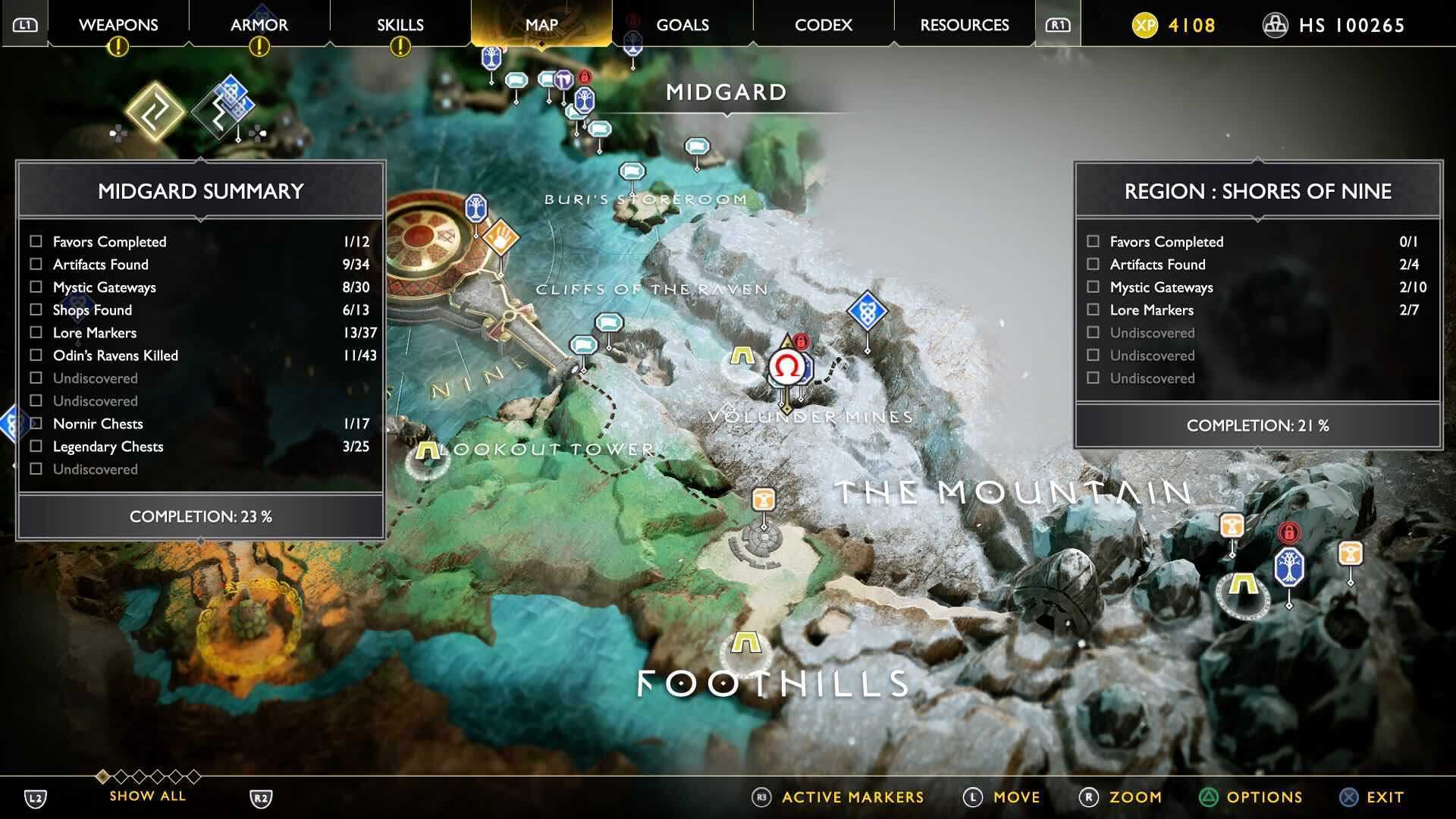Switch to the GOALS tab
The image size is (1456, 819).
tap(682, 24)
